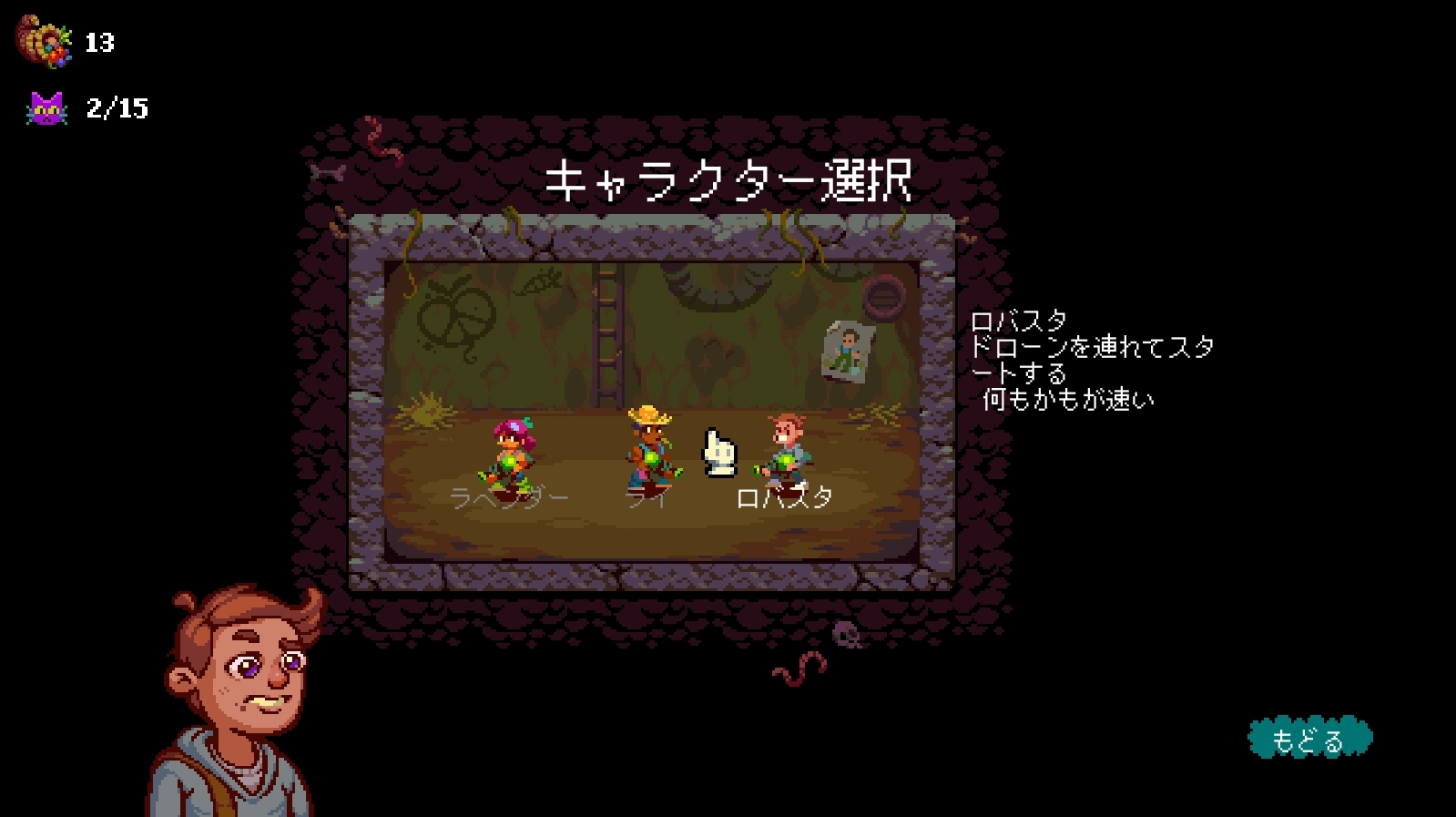Click the キャラクター選択 title text
Screen dimensions: 1456x817
[728, 179]
